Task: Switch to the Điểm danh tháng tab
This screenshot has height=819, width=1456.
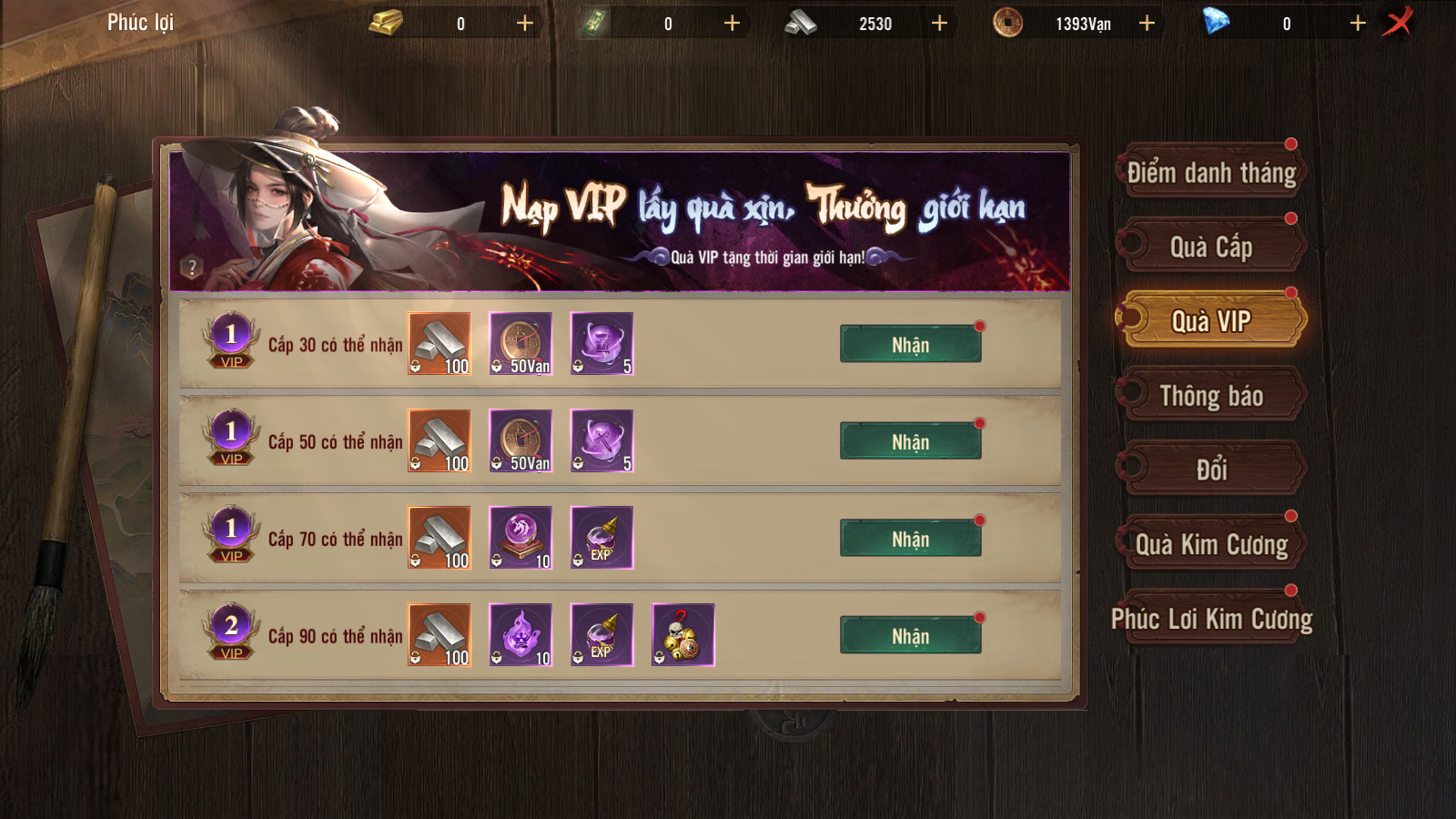Action: coord(1211,173)
